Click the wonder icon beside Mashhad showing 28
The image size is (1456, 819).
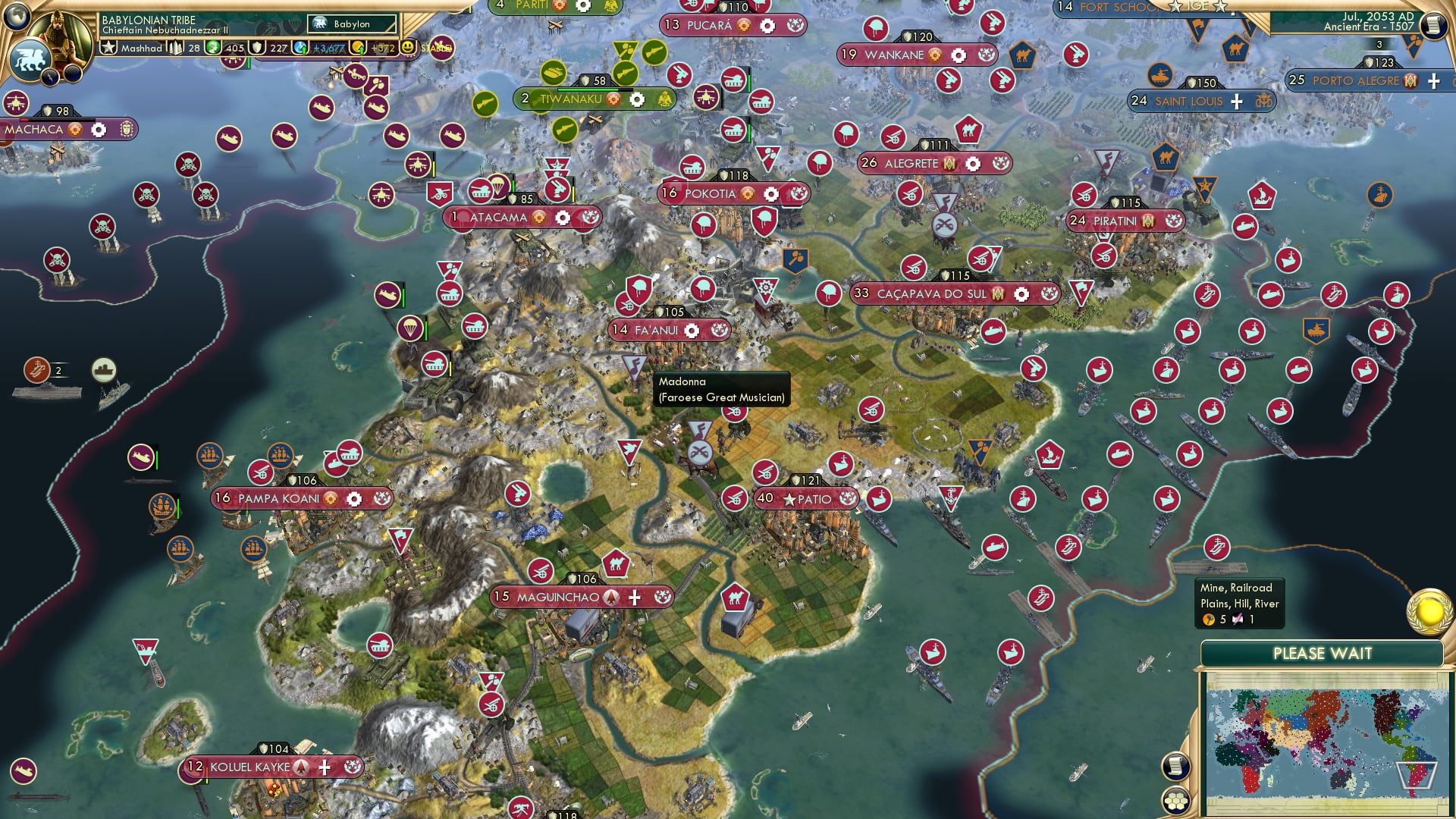176,47
